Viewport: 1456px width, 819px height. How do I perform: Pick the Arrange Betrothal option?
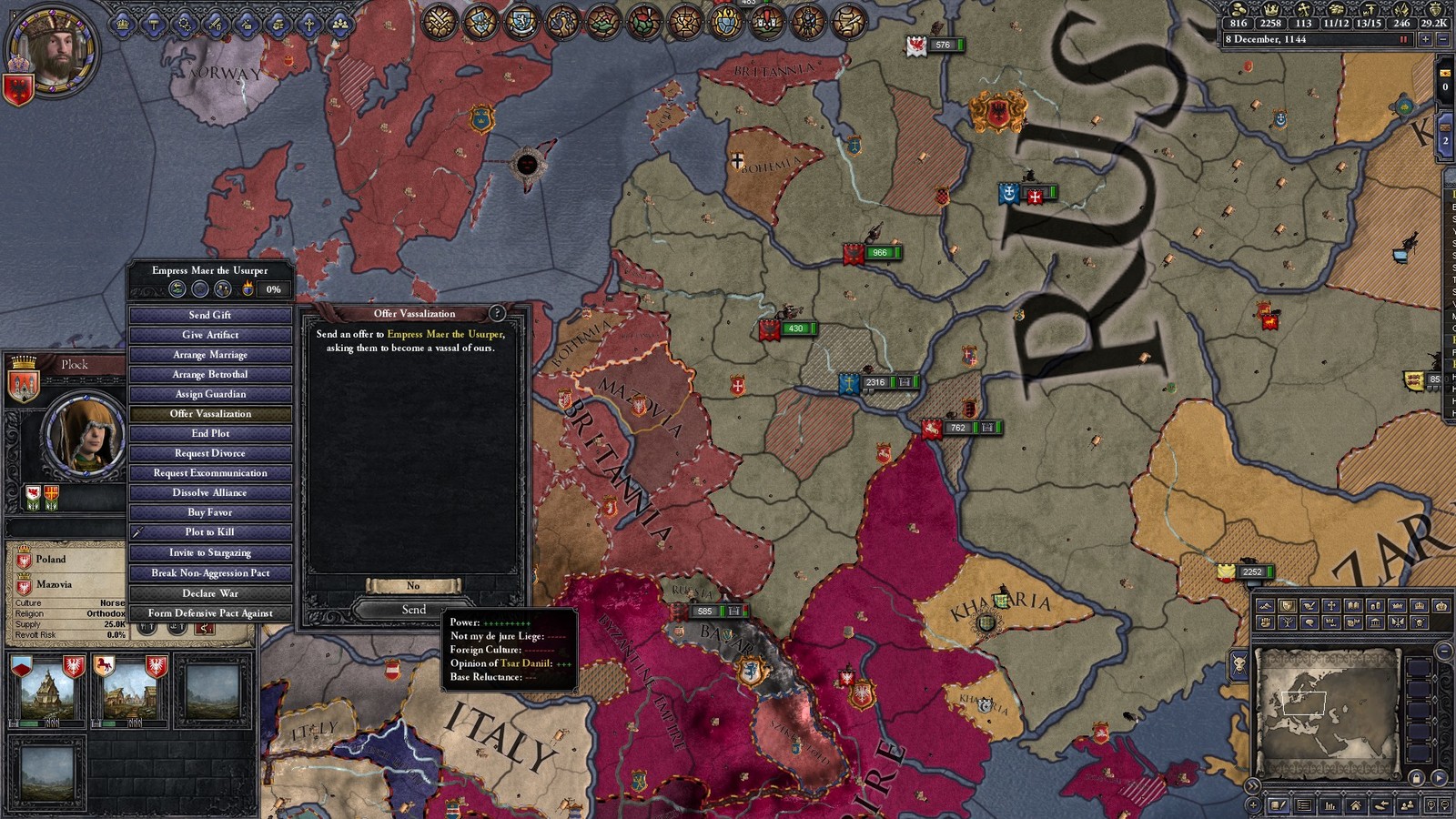210,374
